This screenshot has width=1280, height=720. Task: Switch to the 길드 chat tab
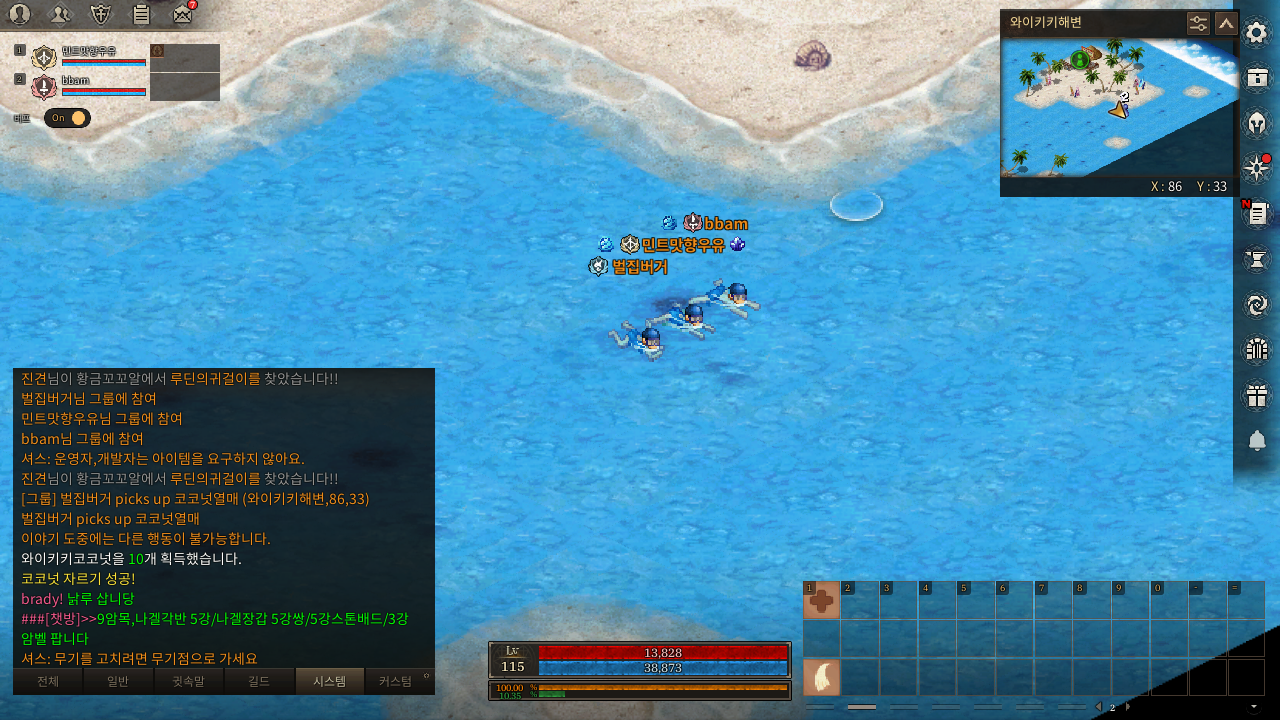click(x=260, y=681)
